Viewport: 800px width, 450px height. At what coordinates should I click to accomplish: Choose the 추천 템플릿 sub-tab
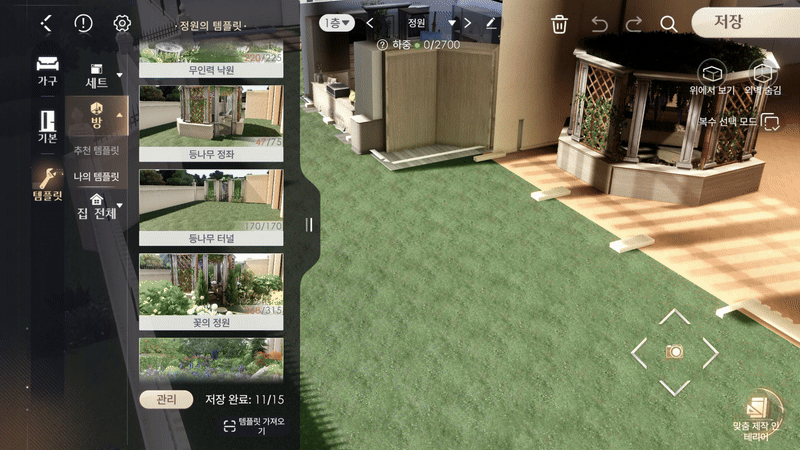click(96, 150)
